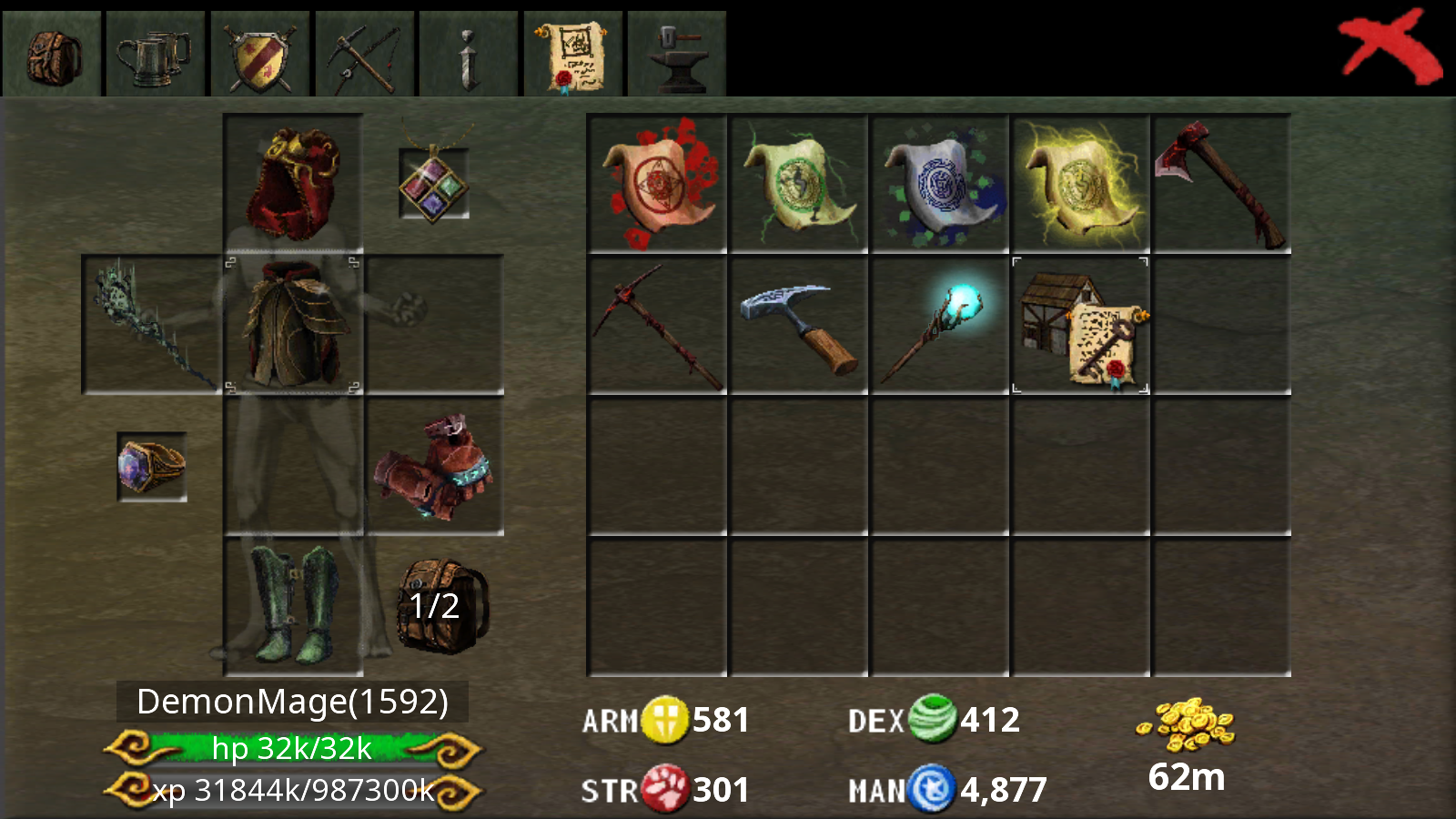Select the battle axe in the inventory grid
Screen dimensions: 1456x819
(1221, 182)
